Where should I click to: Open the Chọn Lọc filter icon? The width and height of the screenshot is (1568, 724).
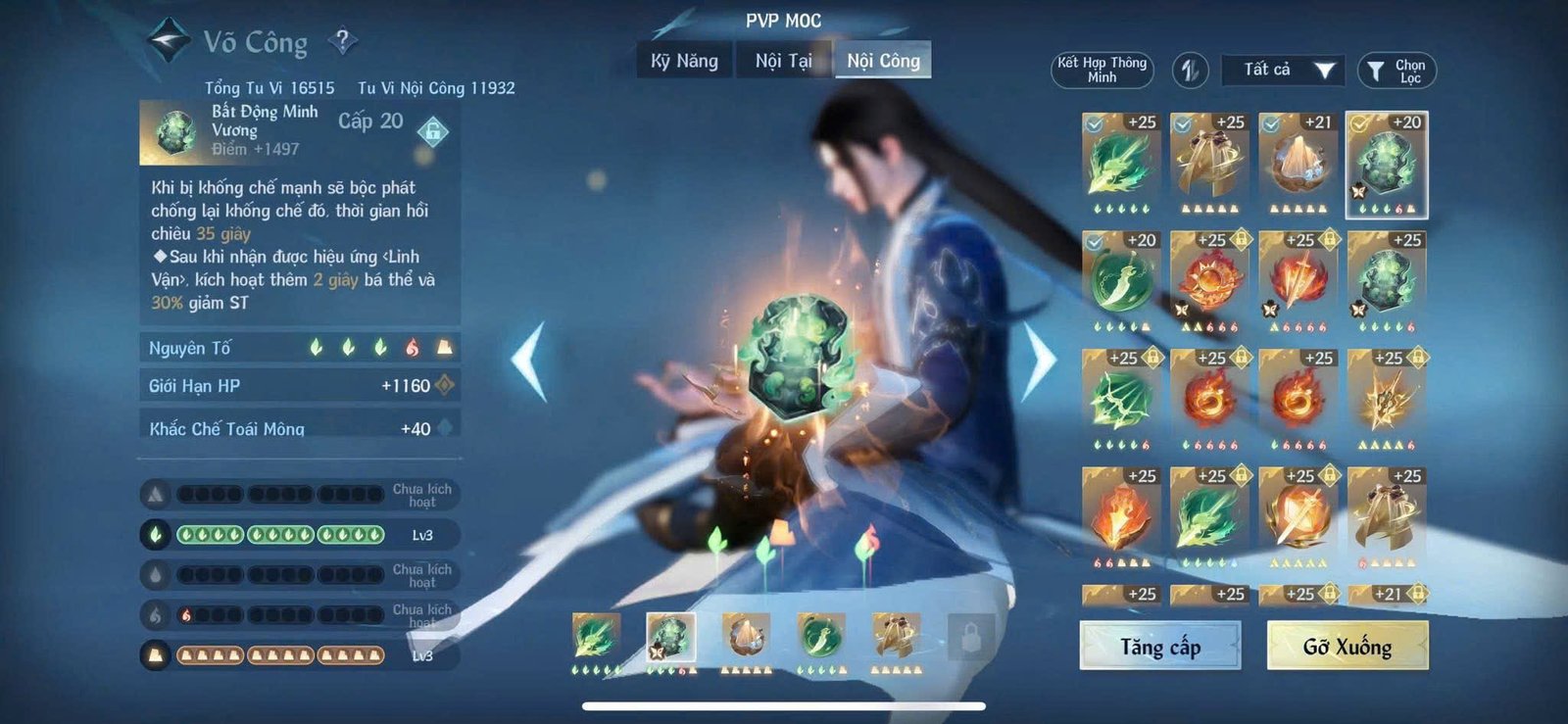tap(1396, 69)
